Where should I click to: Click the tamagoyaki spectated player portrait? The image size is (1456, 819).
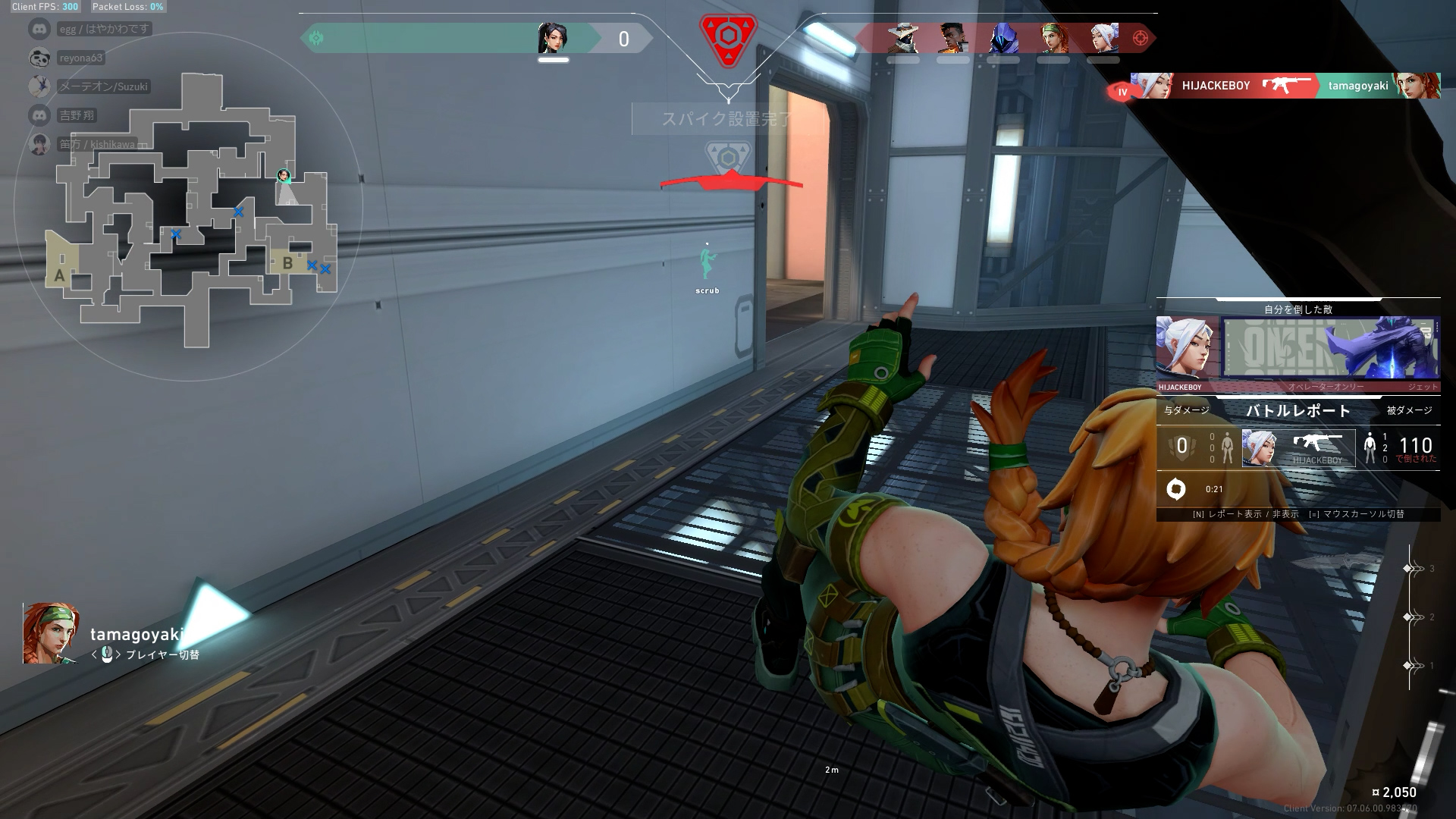click(50, 633)
